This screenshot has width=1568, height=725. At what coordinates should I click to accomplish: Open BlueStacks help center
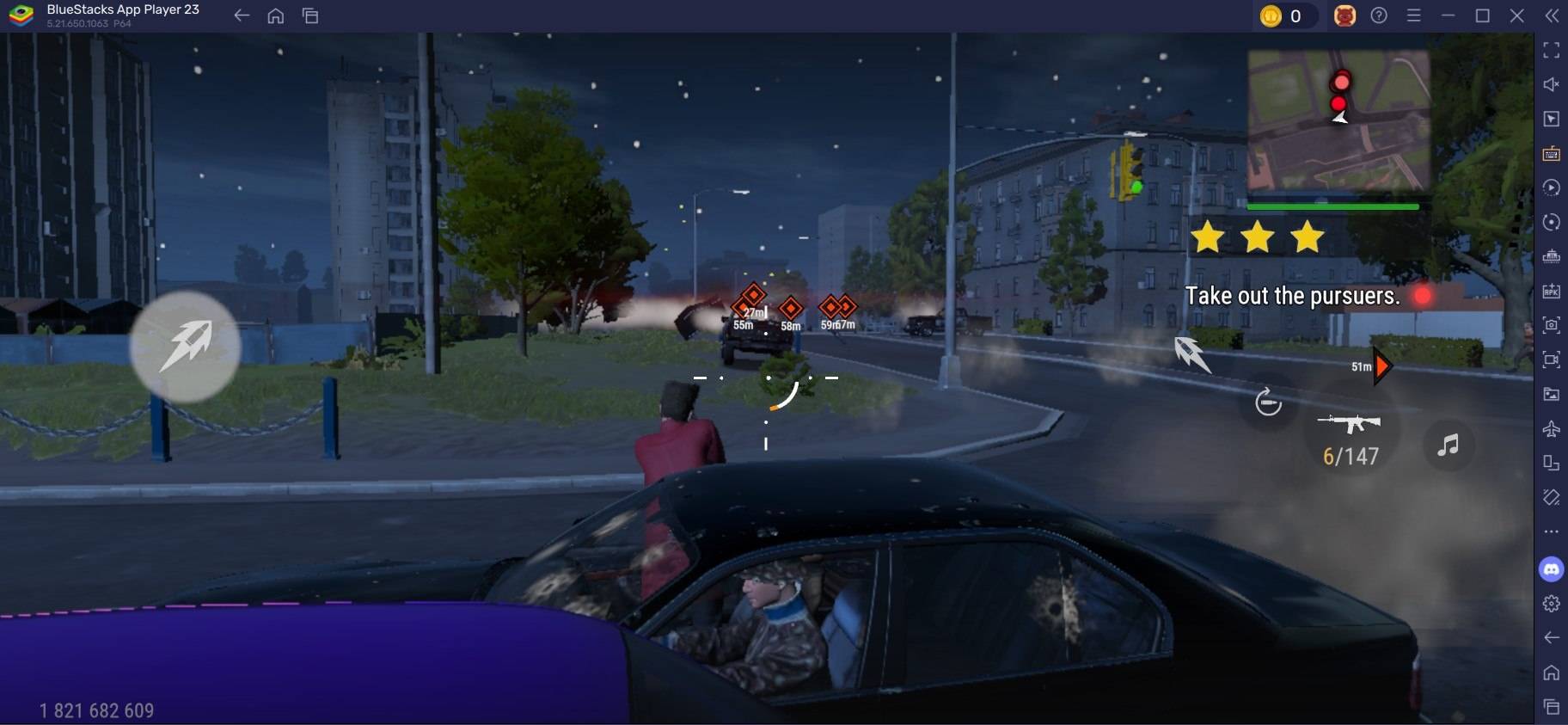tap(1379, 15)
